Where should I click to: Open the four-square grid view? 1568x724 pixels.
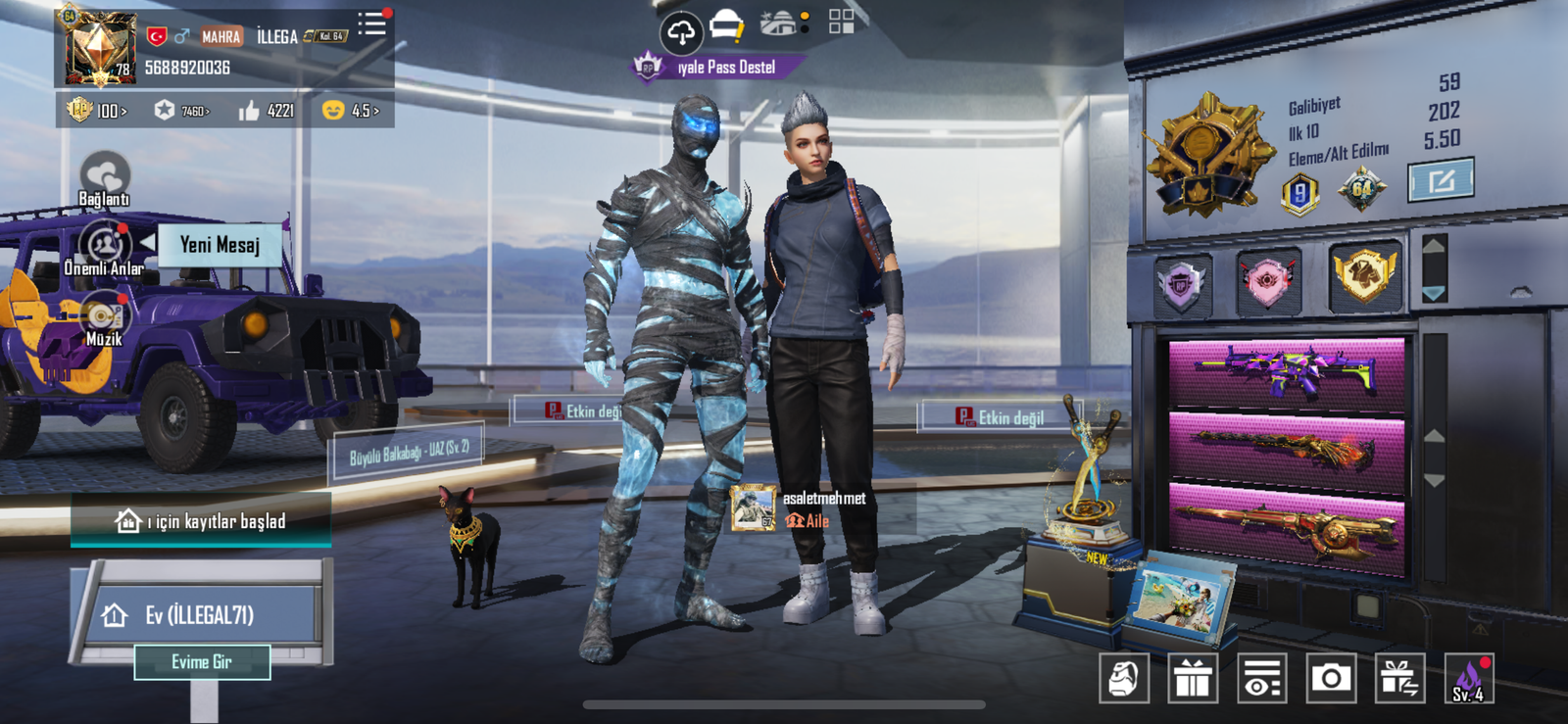click(841, 22)
